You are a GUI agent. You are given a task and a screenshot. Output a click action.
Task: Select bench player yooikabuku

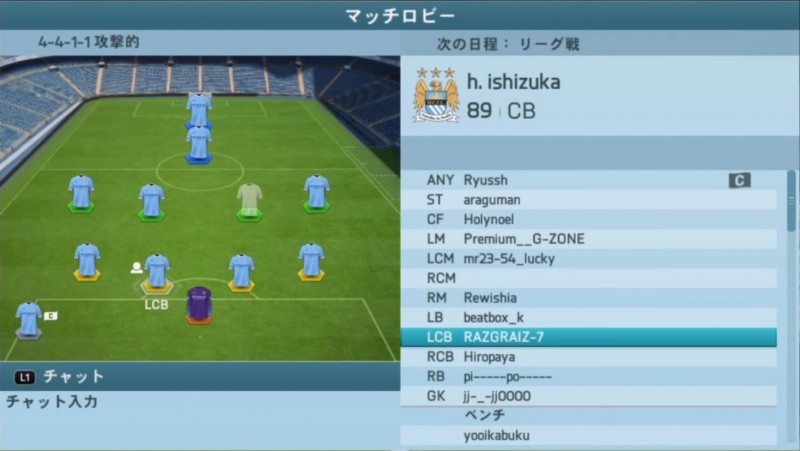coord(588,435)
